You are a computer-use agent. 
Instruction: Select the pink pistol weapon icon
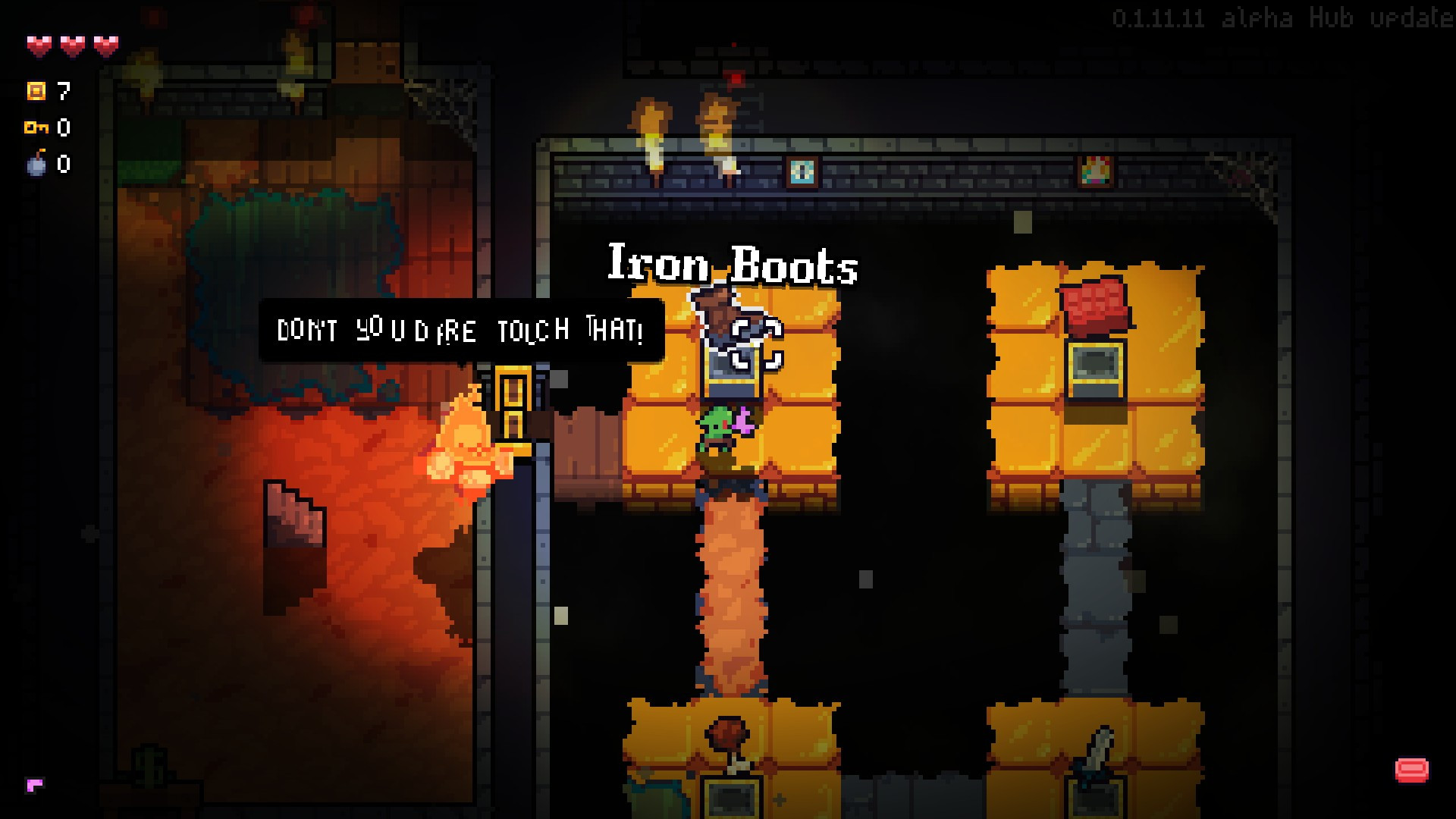35,785
